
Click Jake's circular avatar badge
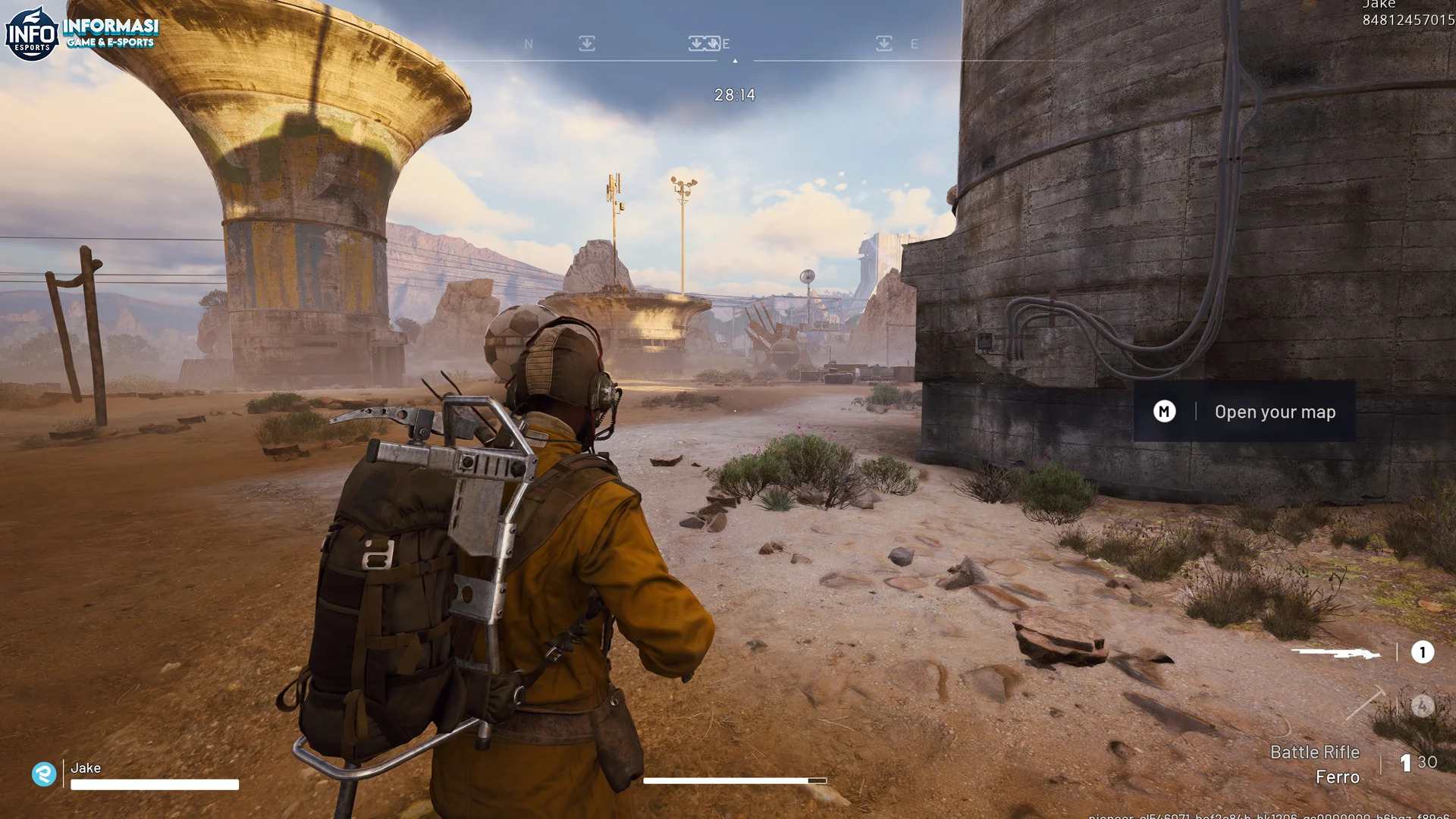(44, 773)
